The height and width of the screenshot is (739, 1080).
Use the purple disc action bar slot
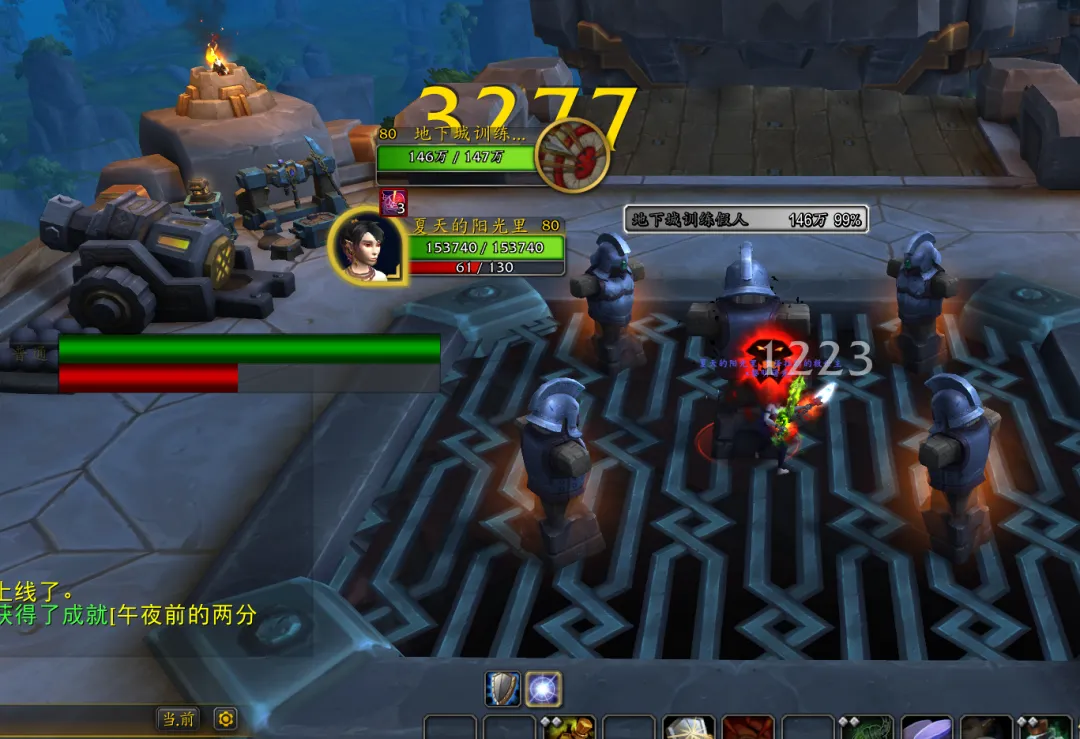pyautogui.click(x=926, y=729)
